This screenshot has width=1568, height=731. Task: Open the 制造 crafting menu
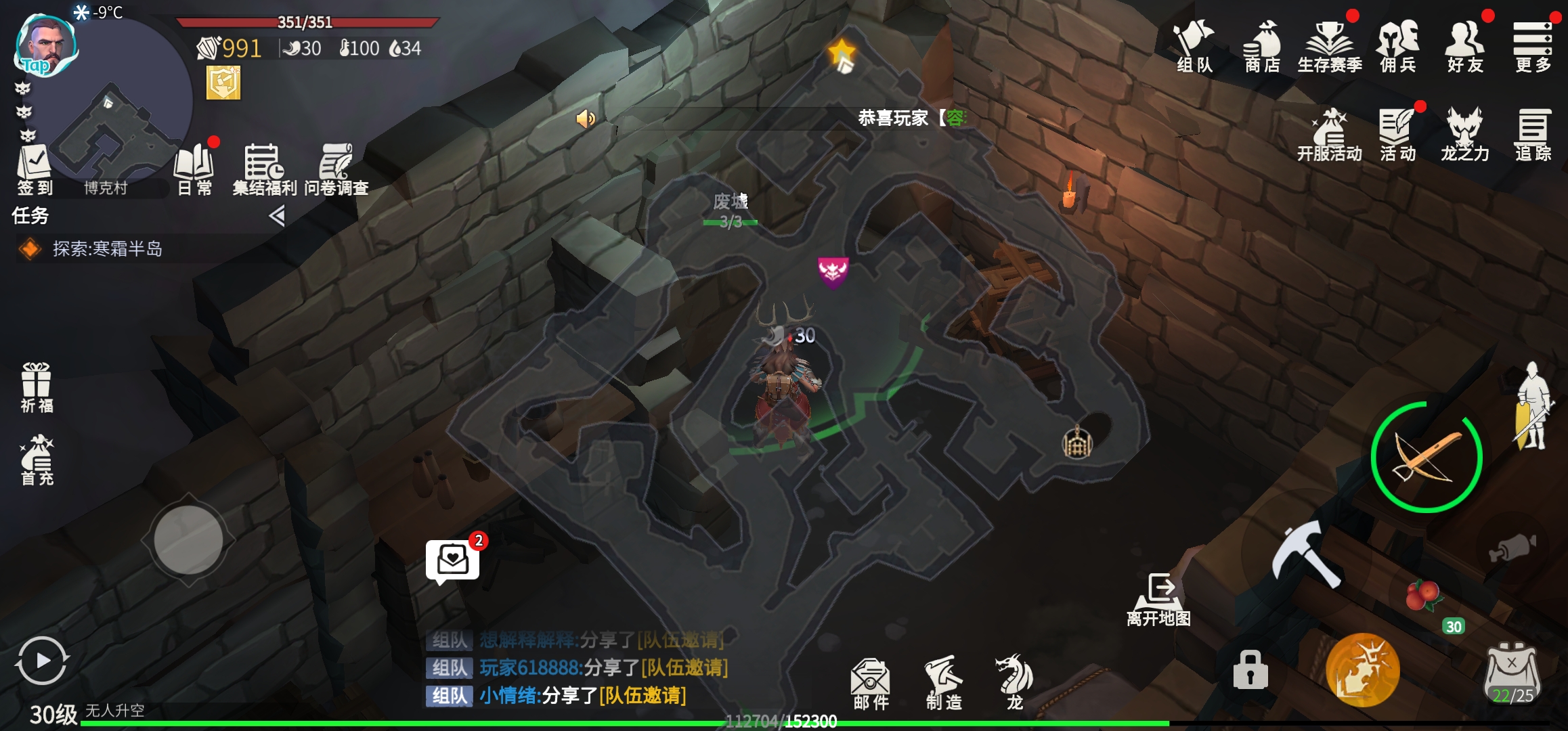[944, 682]
